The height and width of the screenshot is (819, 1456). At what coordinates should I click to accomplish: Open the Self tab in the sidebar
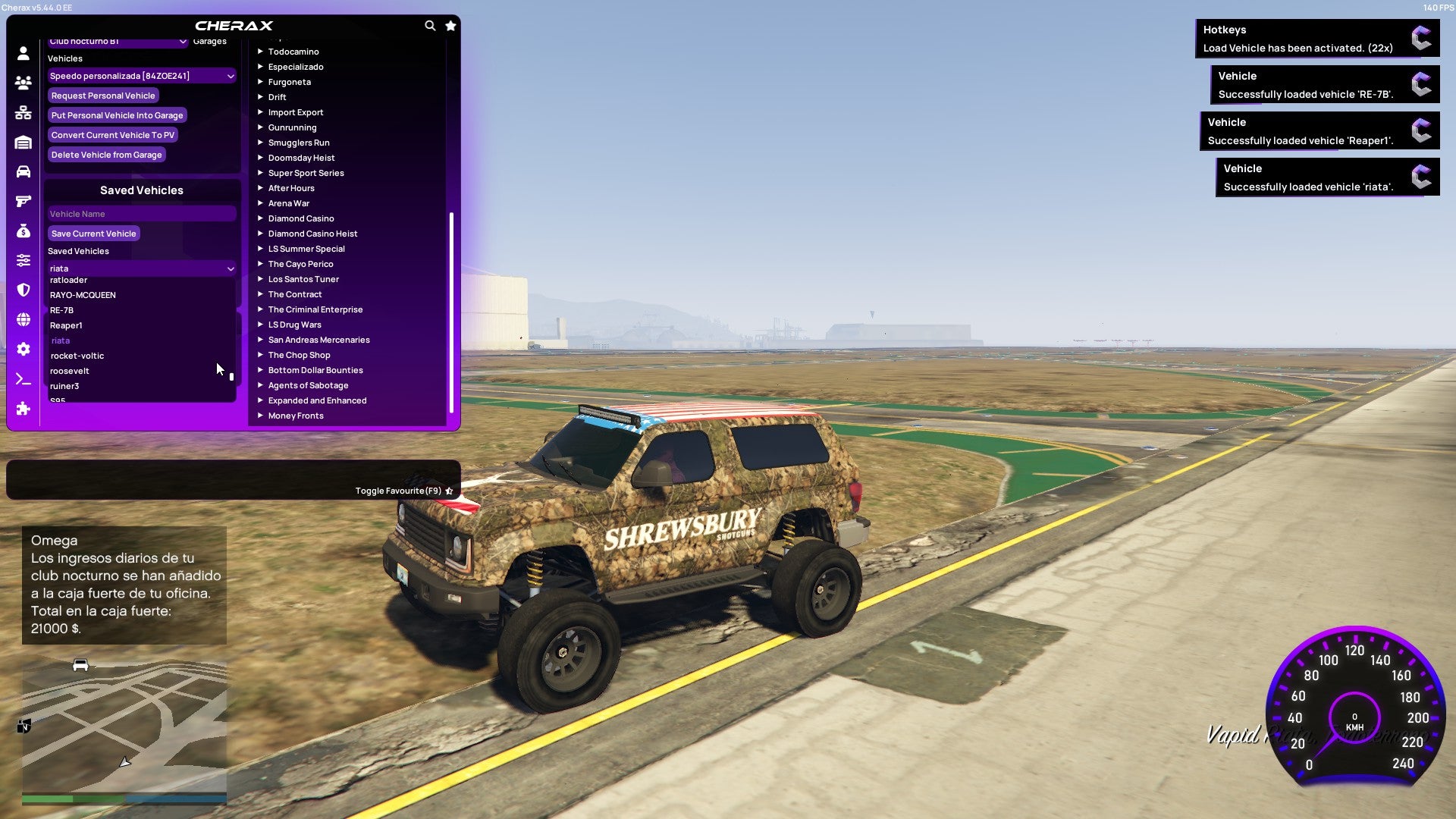[x=23, y=52]
